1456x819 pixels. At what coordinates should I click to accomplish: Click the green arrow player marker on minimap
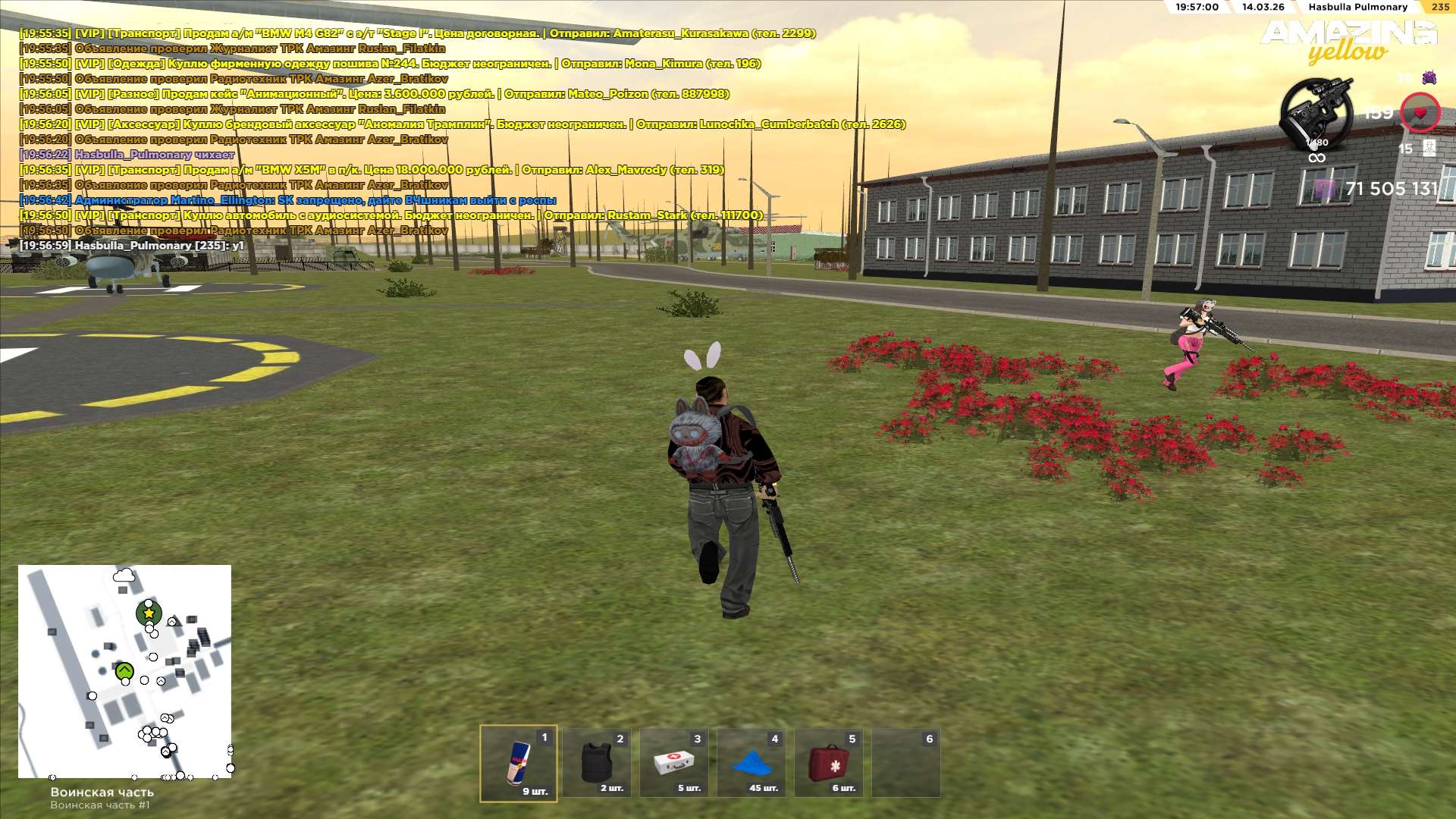coord(124,671)
